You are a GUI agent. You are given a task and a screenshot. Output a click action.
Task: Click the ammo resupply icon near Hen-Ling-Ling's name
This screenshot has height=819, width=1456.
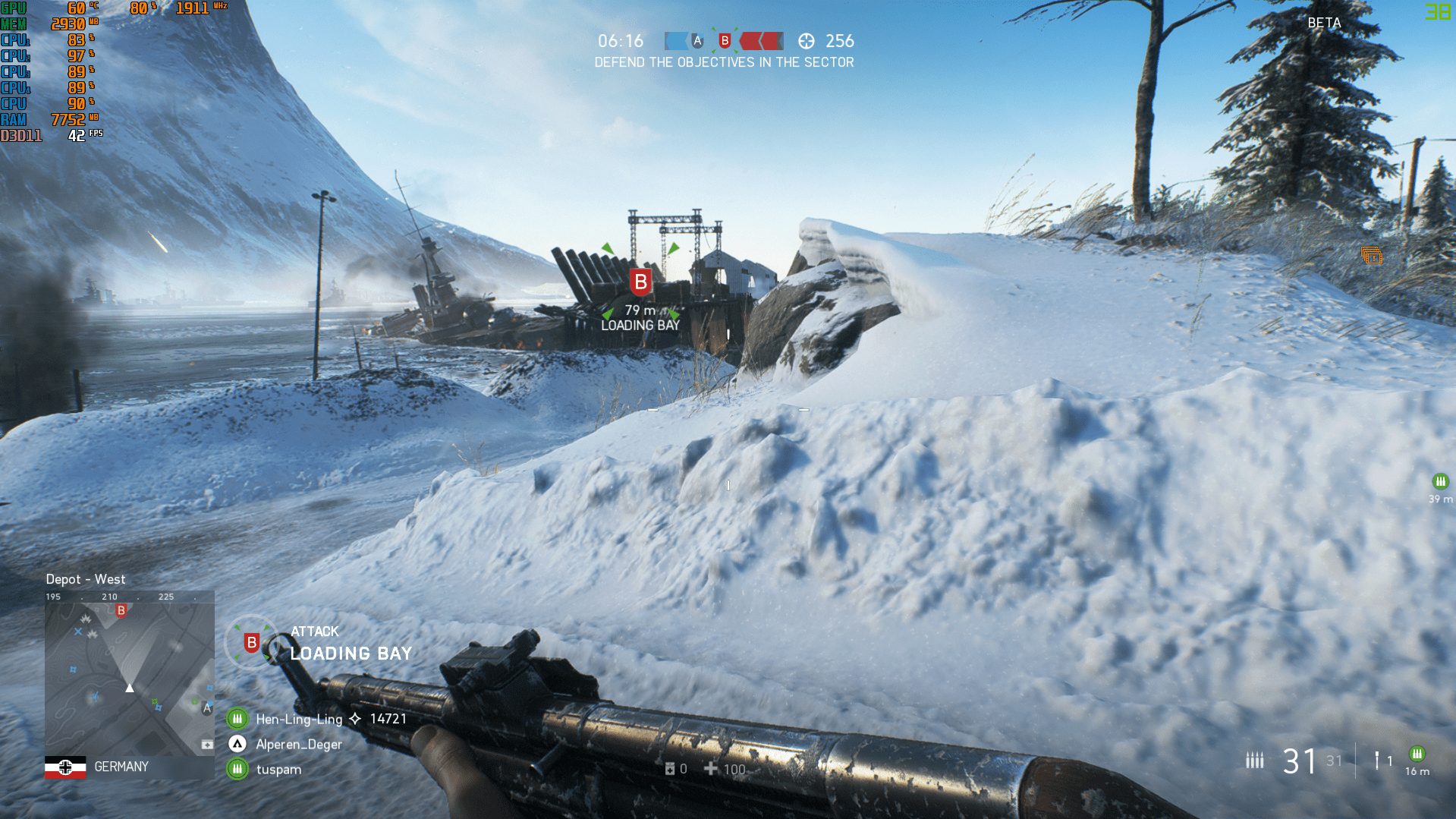point(237,718)
